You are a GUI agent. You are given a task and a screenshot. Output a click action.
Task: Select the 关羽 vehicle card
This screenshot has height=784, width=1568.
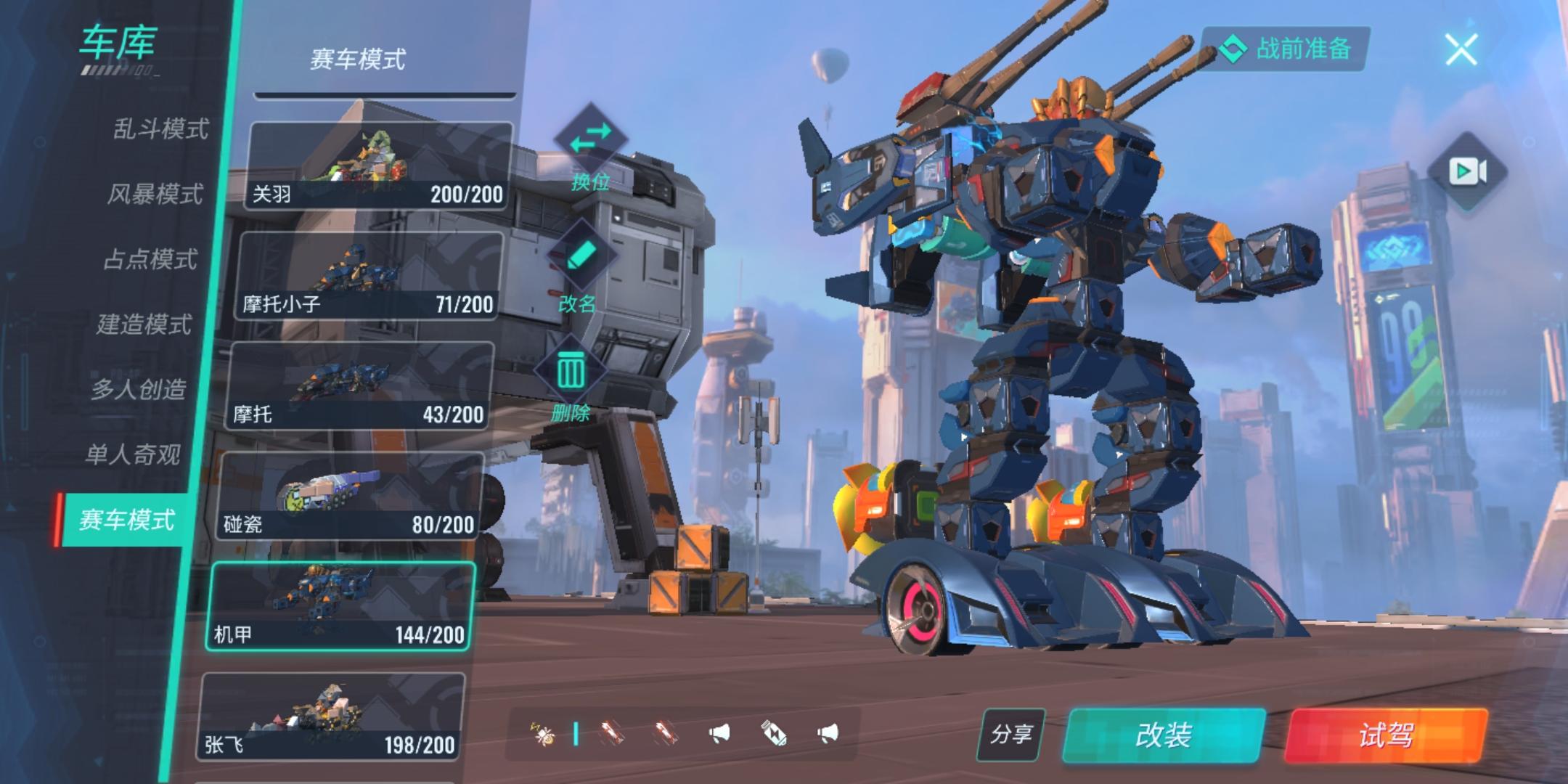click(x=379, y=166)
